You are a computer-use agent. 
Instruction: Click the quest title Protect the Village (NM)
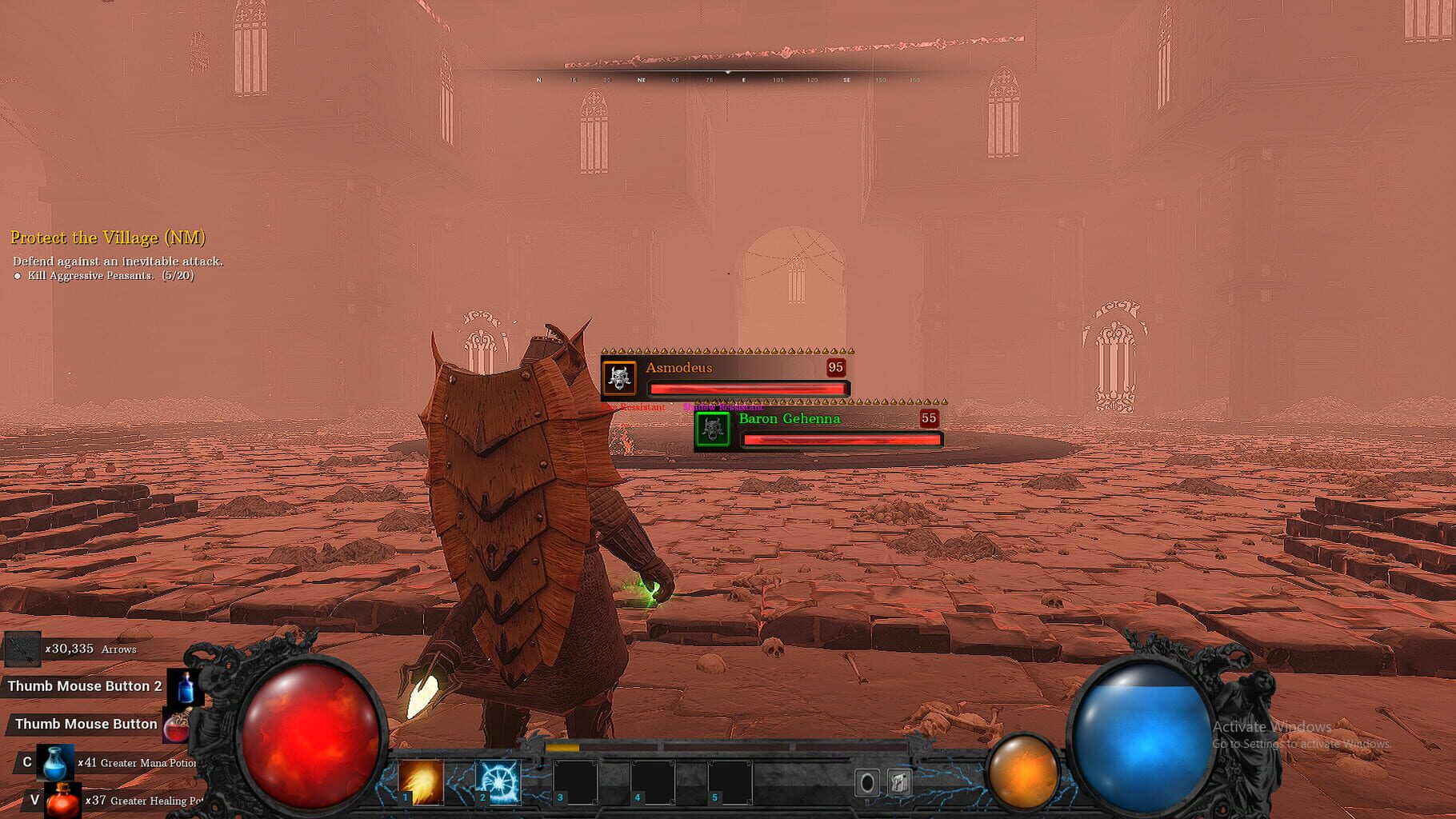(107, 238)
